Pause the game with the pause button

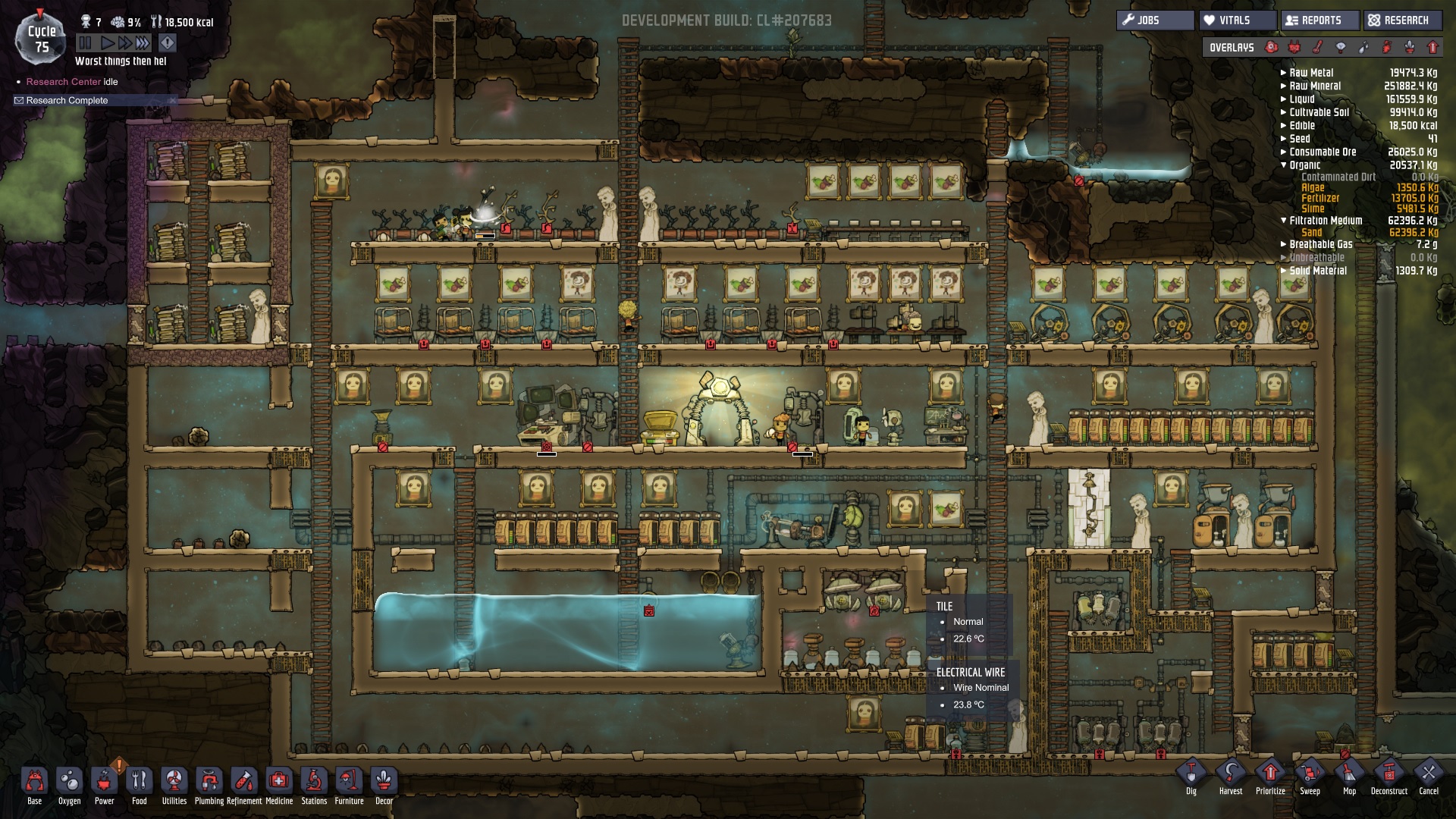click(85, 43)
